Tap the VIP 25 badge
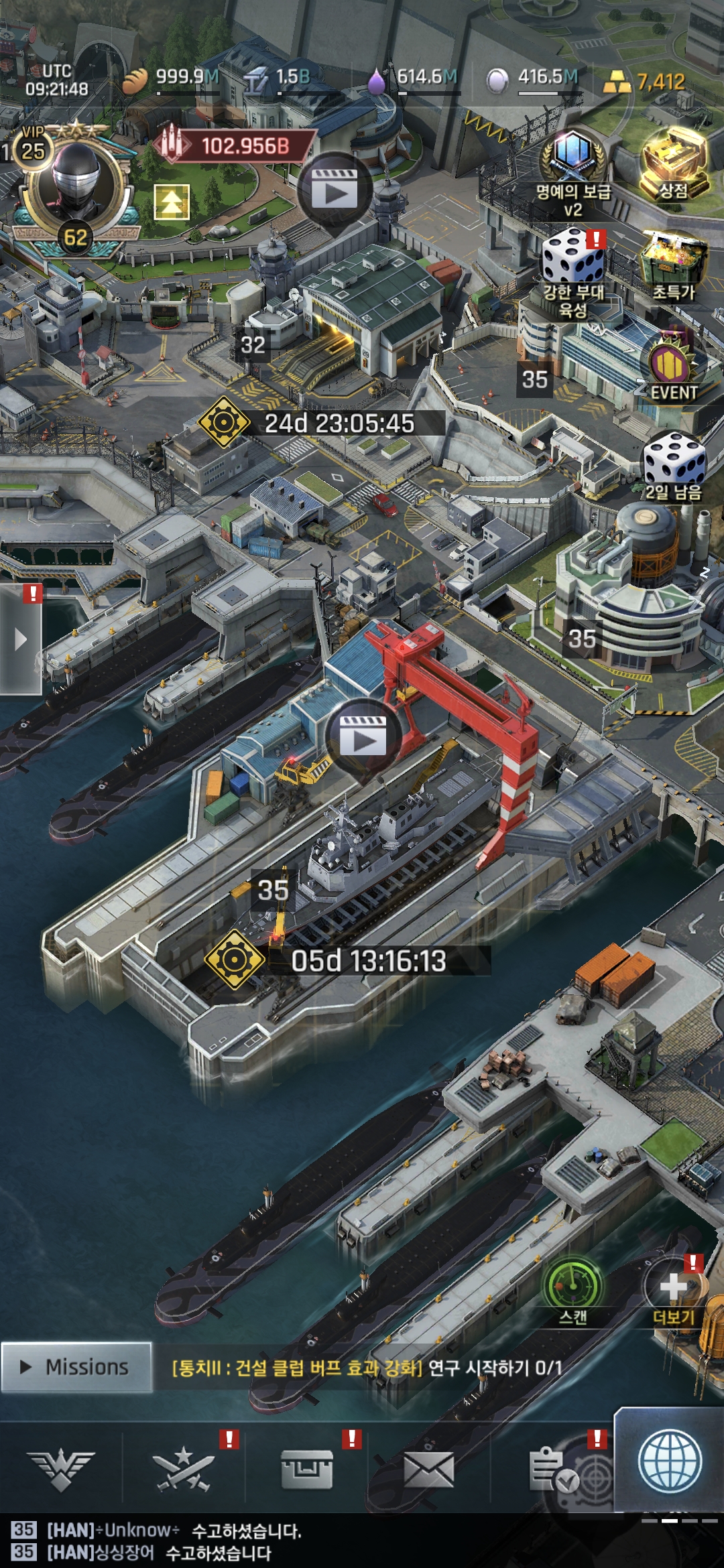Screen dimensions: 724x1568 coord(32,149)
